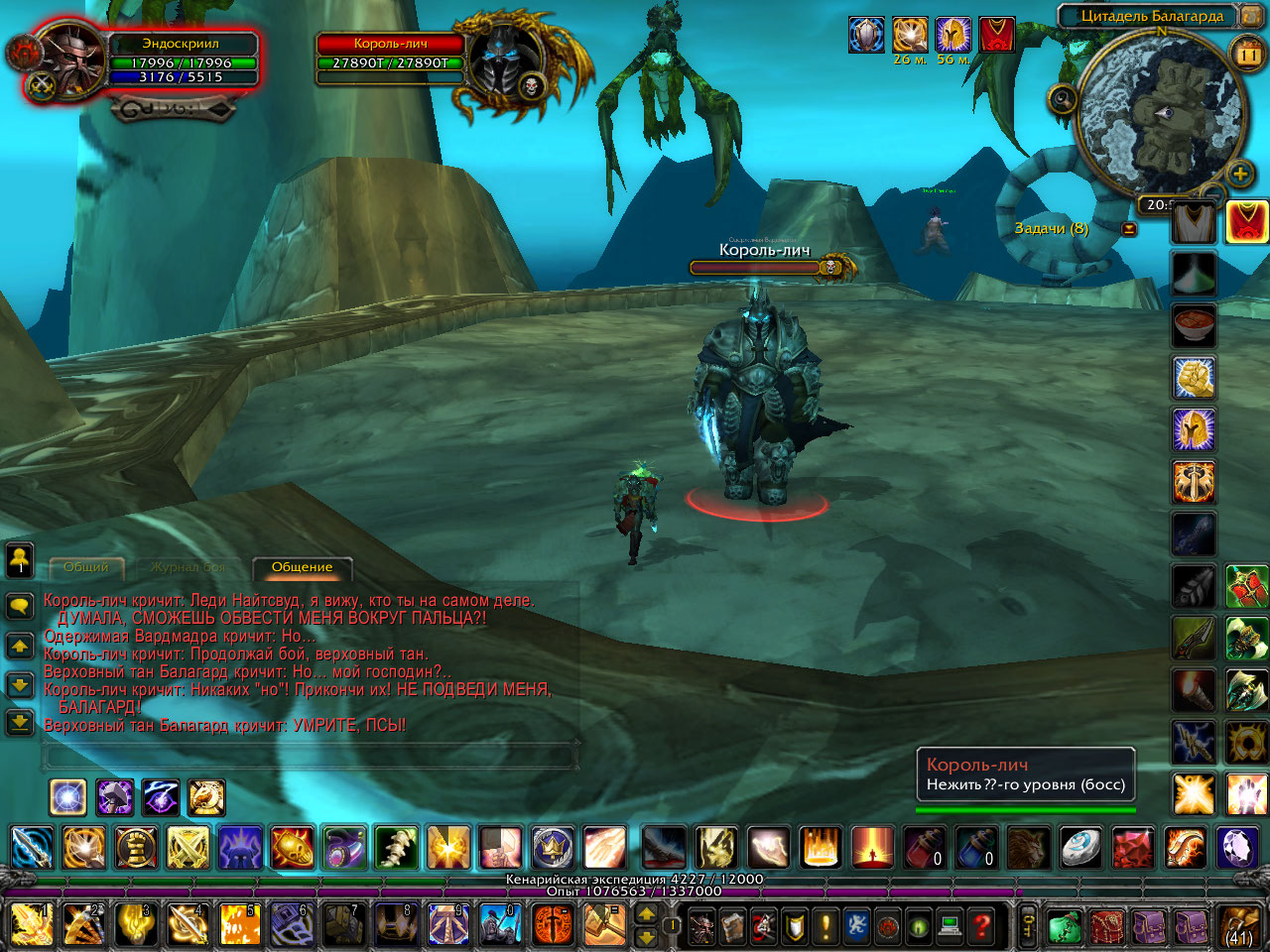Viewport: 1270px width, 952px height.
Task: Jump chat to the bottom
Action: [x=20, y=723]
